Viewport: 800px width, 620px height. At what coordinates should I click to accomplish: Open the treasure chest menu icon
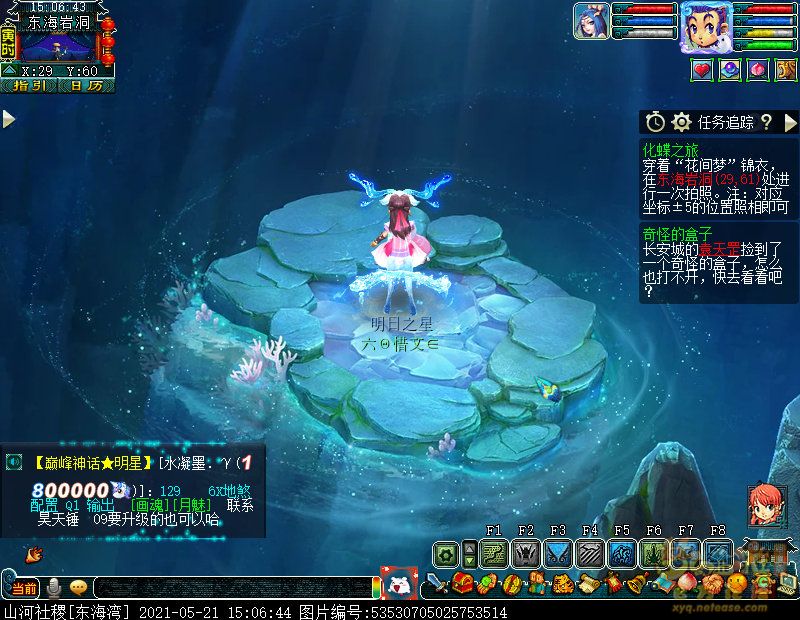462,583
